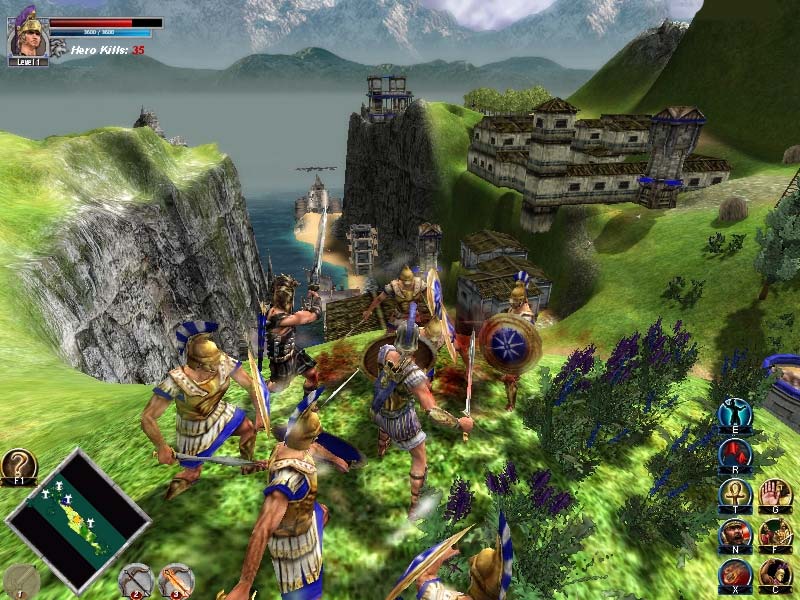
Task: Select the plumed-helmet warrior icon
Action: [775, 576]
